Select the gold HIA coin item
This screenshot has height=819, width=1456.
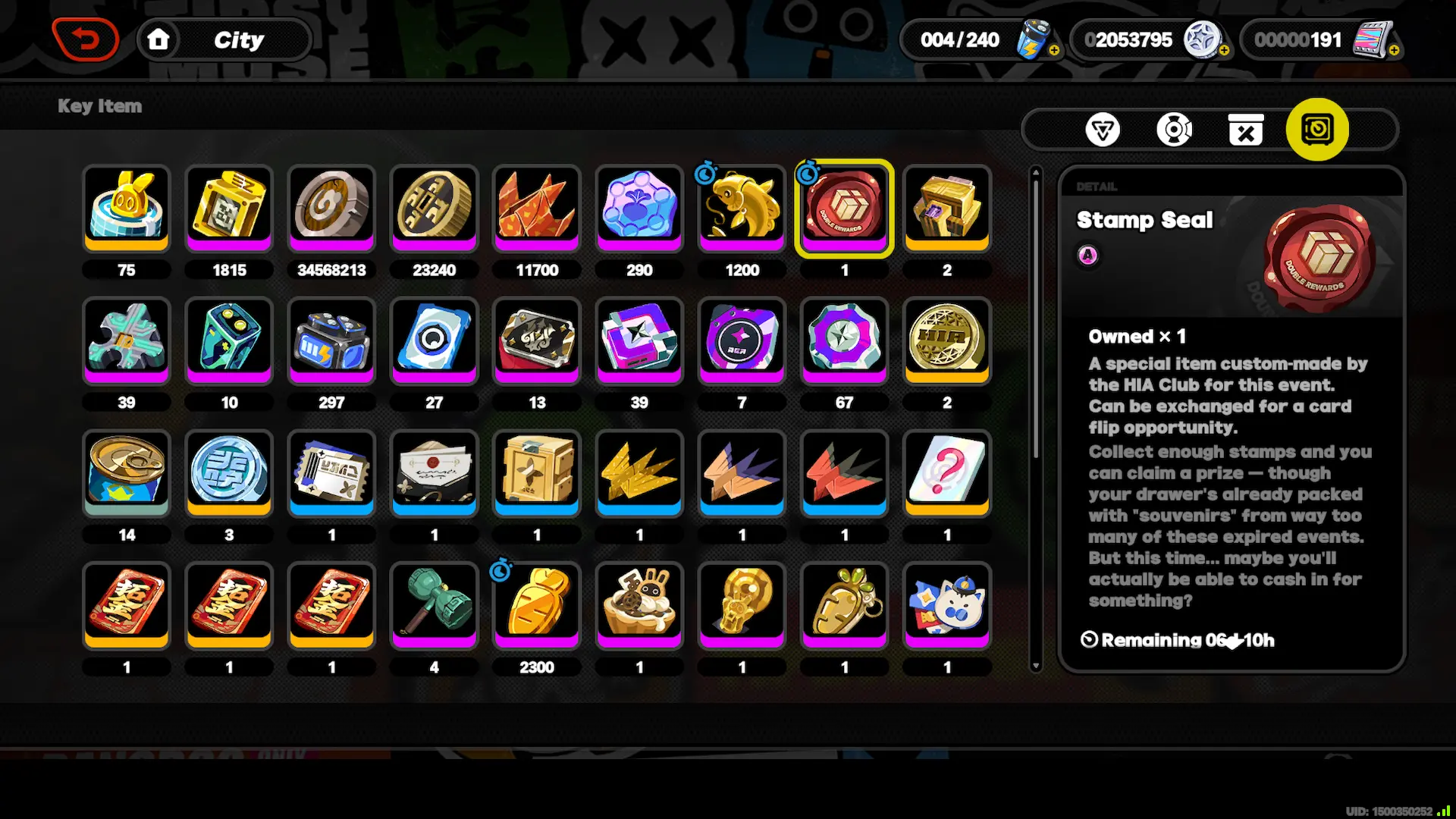click(946, 339)
